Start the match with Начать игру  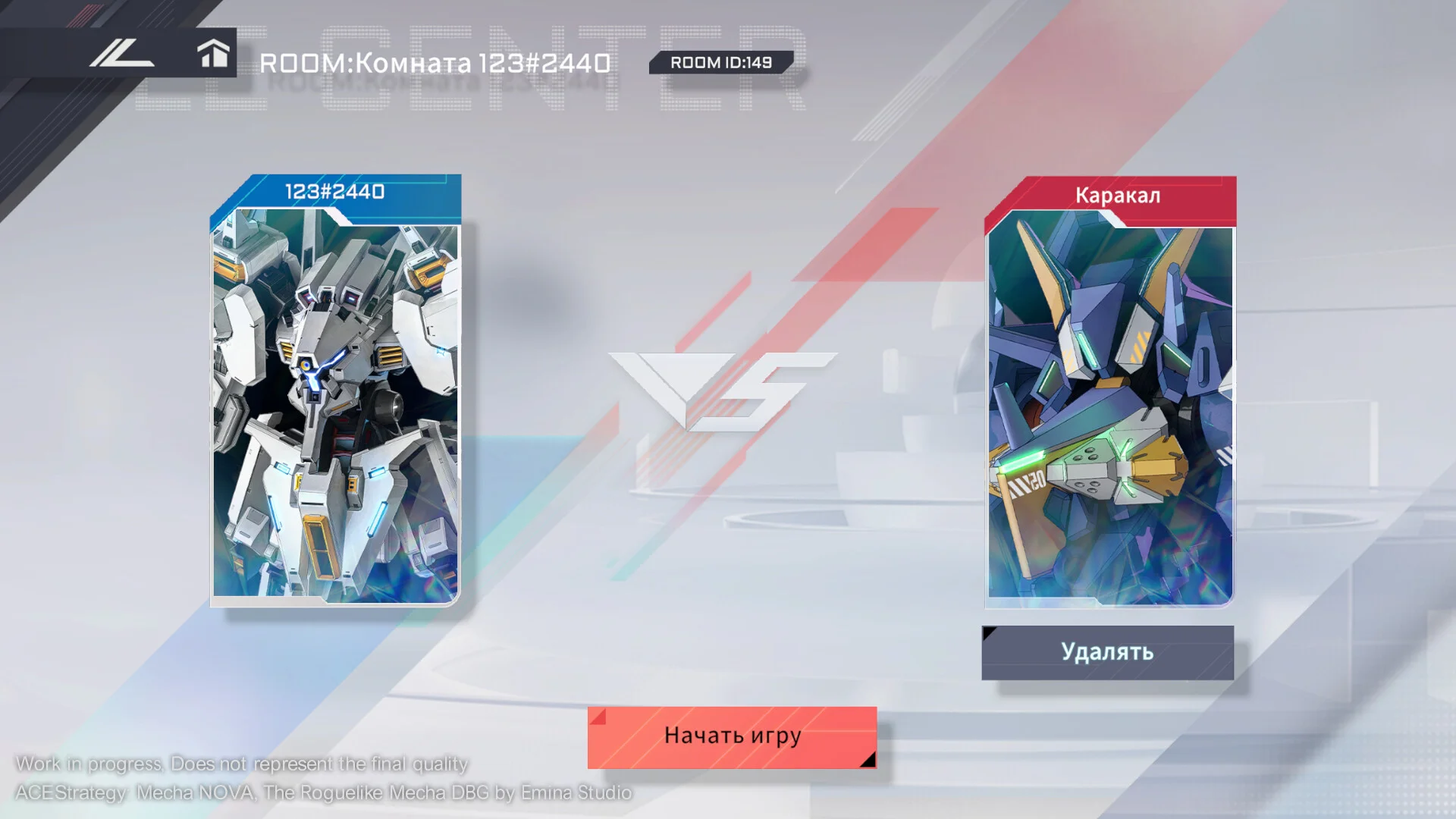[x=732, y=737]
